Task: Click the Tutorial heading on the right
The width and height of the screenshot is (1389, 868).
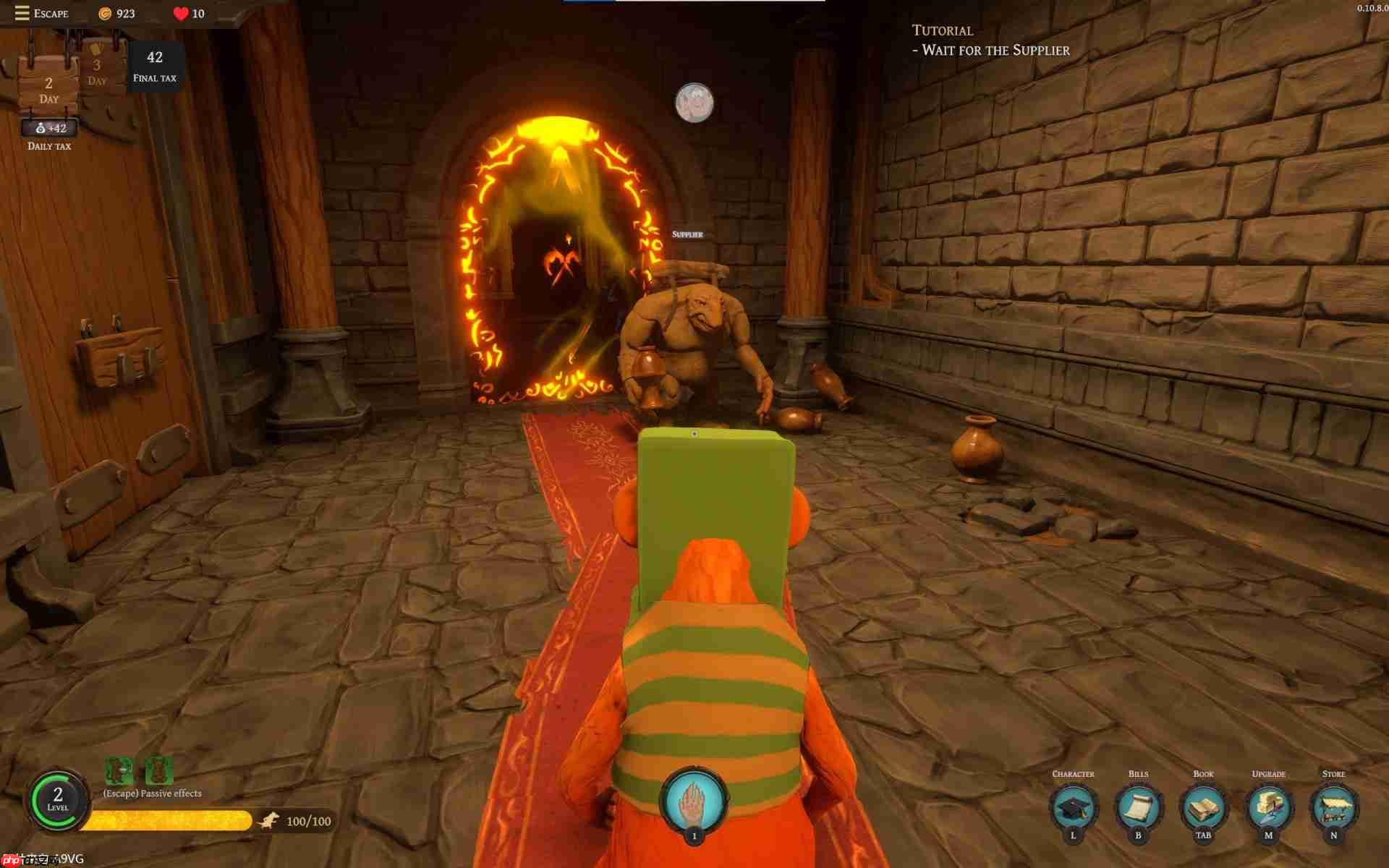Action: [x=943, y=30]
